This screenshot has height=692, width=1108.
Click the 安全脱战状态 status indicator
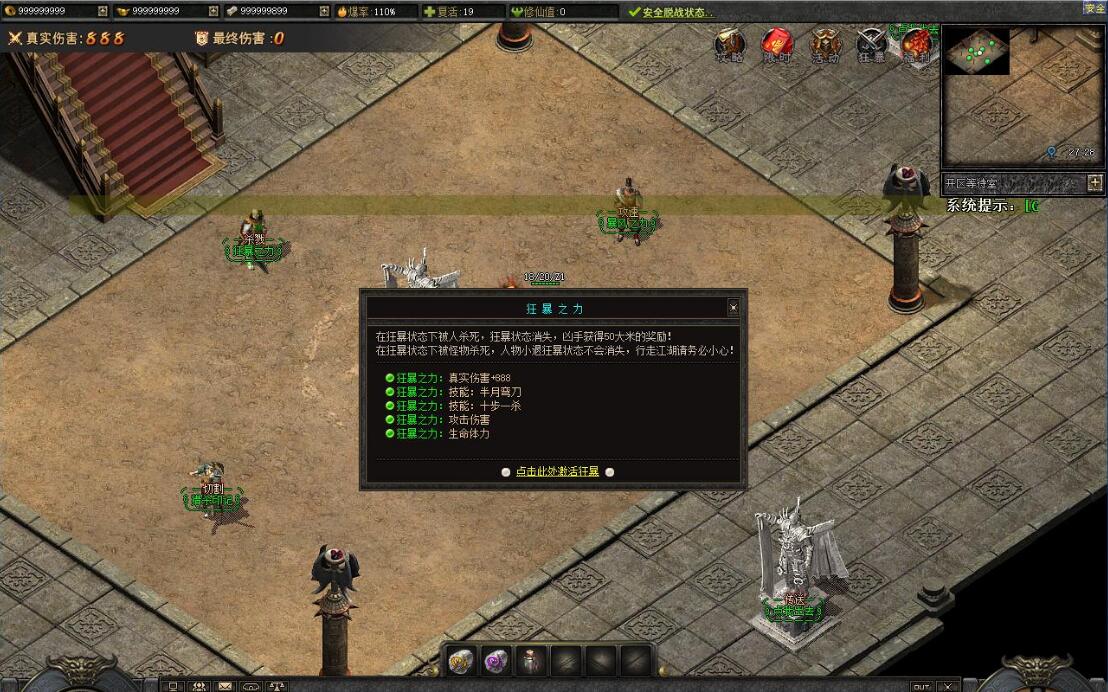click(671, 12)
